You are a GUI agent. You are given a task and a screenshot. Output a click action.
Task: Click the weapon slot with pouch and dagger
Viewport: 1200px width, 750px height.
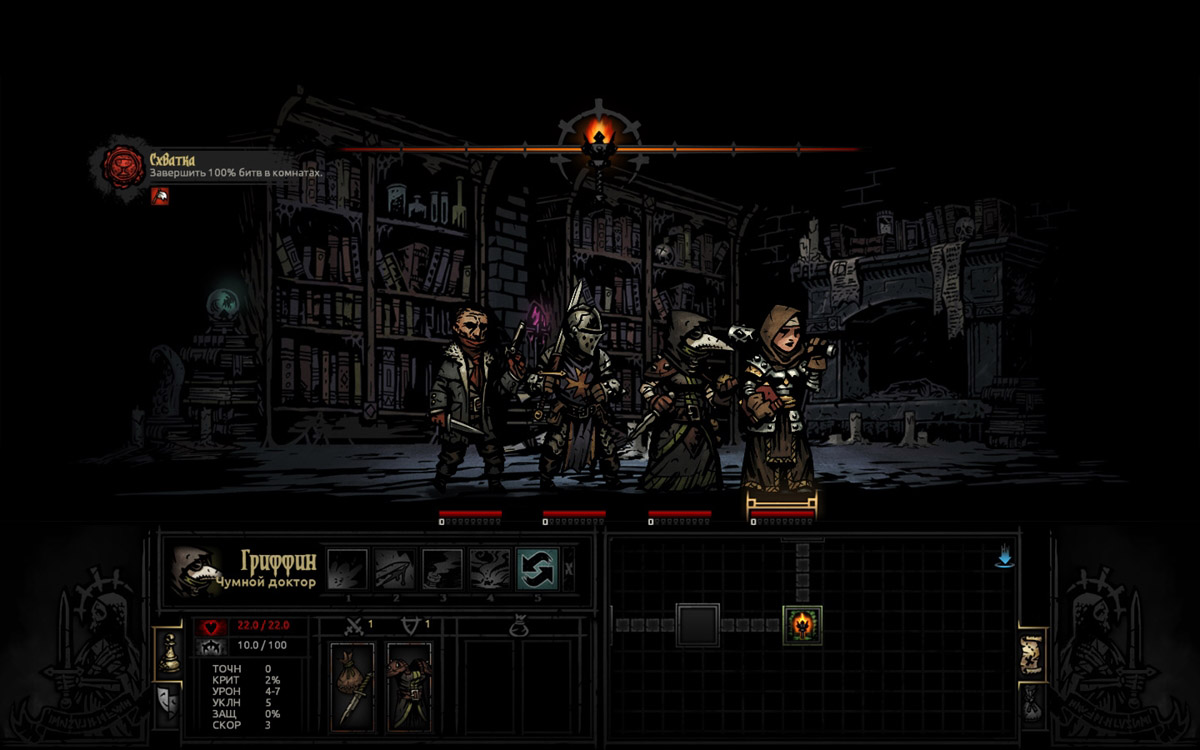352,683
